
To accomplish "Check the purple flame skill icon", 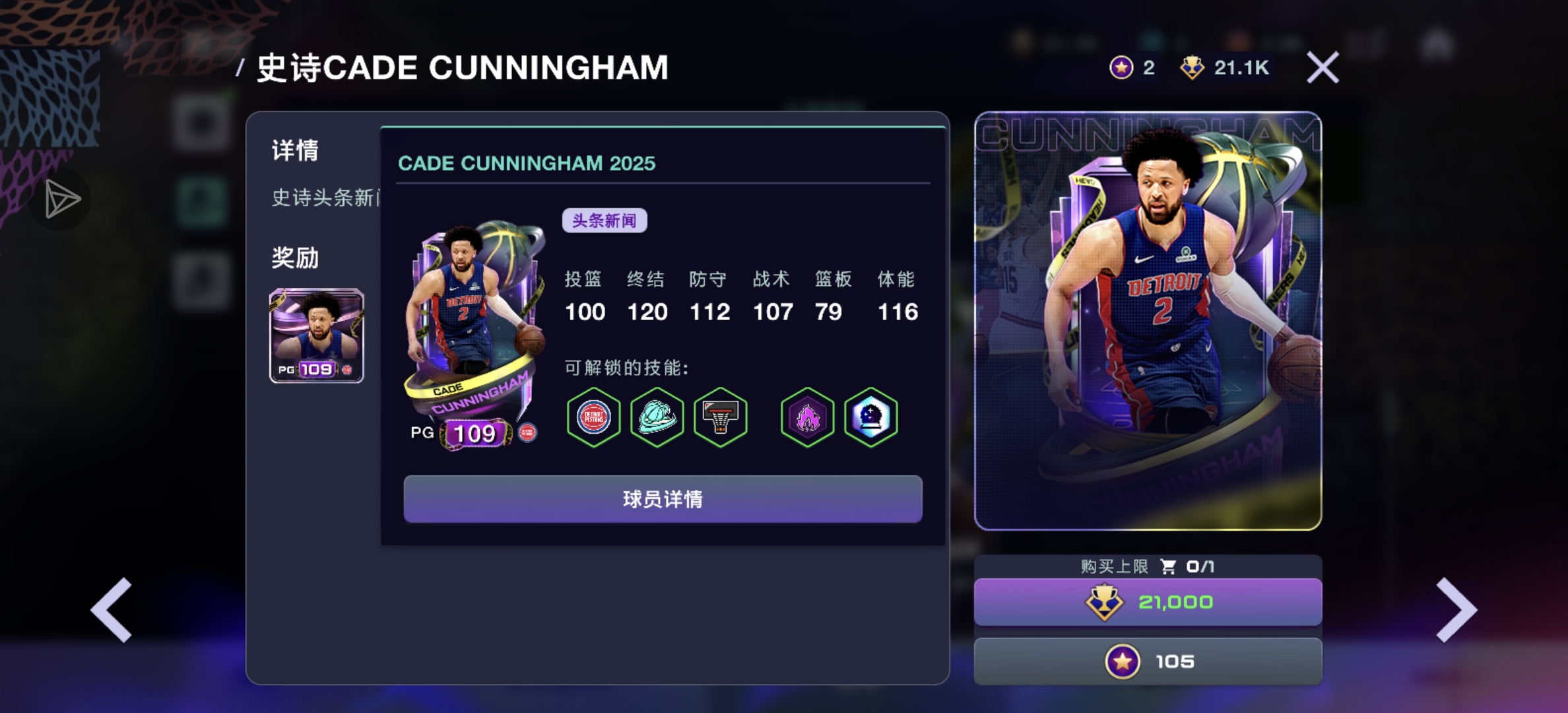I will coord(807,417).
